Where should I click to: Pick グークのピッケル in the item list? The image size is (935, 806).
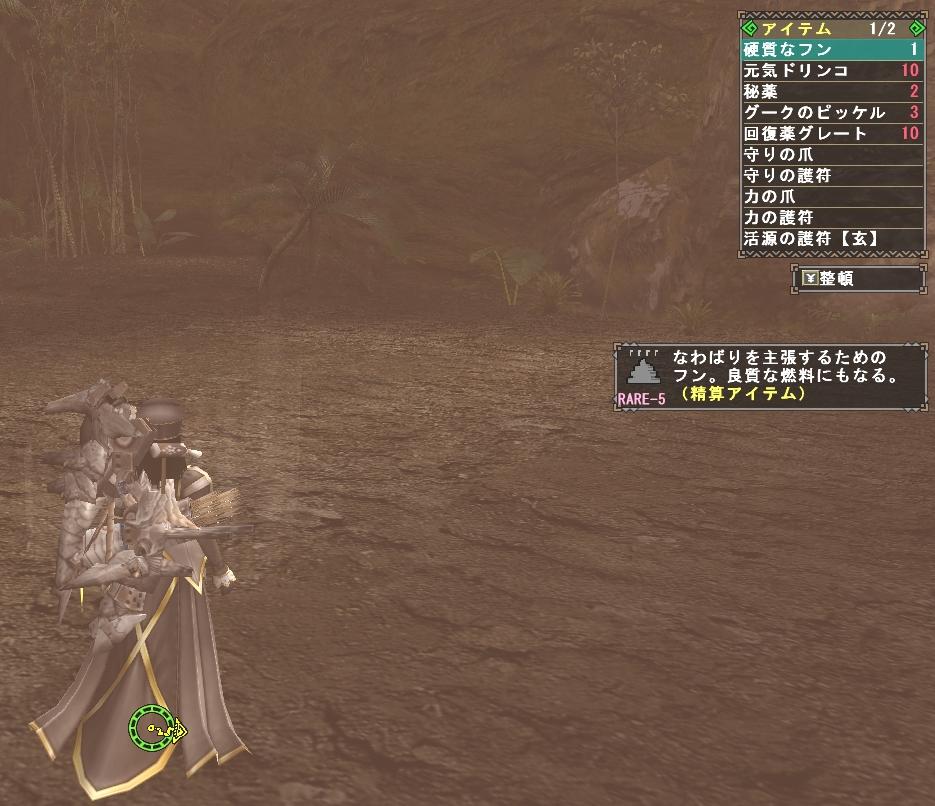click(x=831, y=113)
